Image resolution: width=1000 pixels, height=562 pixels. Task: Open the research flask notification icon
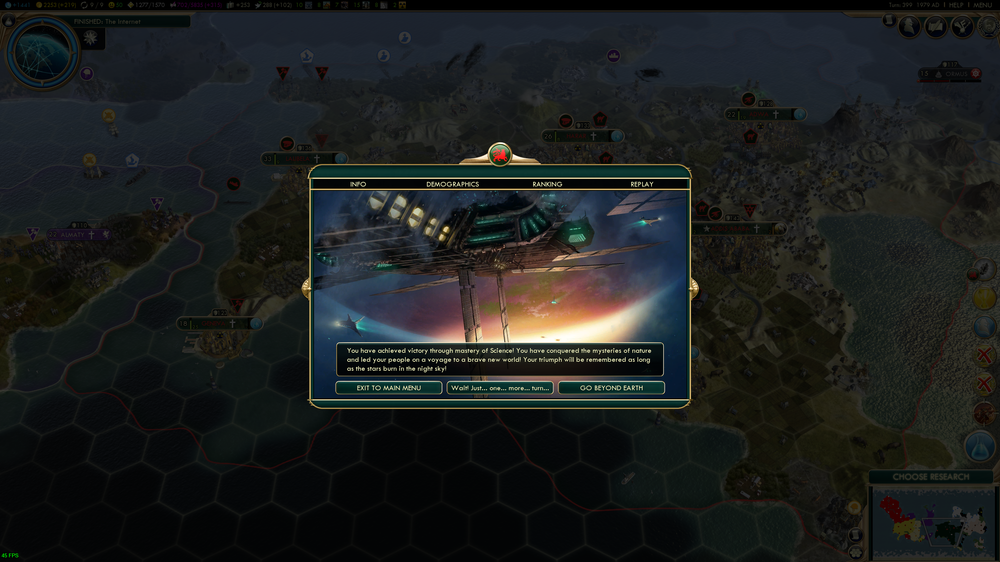(982, 446)
